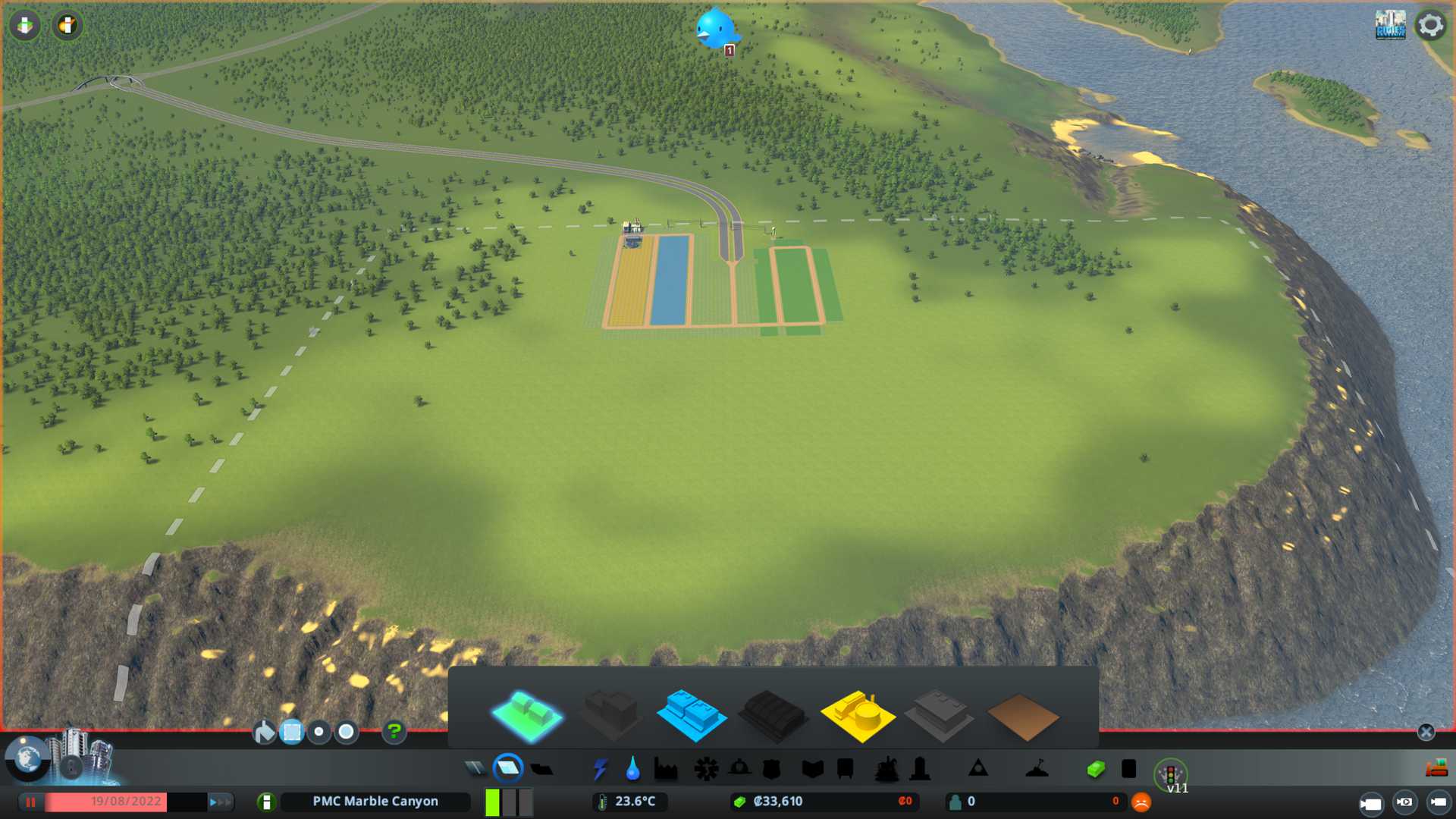Choose the large brush zoning tool
Screen dimensions: 1456x819
[x=347, y=732]
